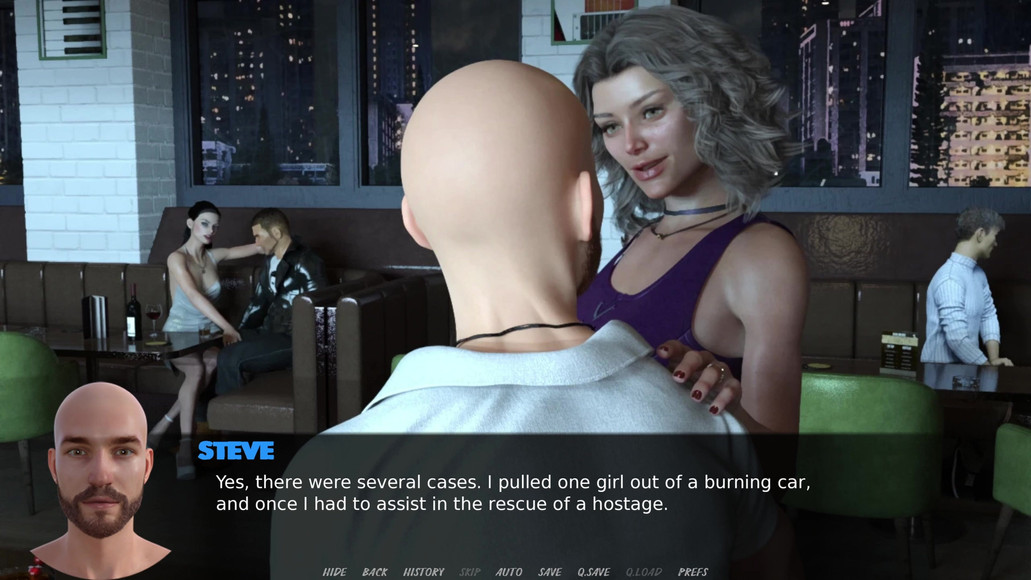1031x580 pixels.
Task: Open the dialogue HISTORY log
Action: coord(423,572)
